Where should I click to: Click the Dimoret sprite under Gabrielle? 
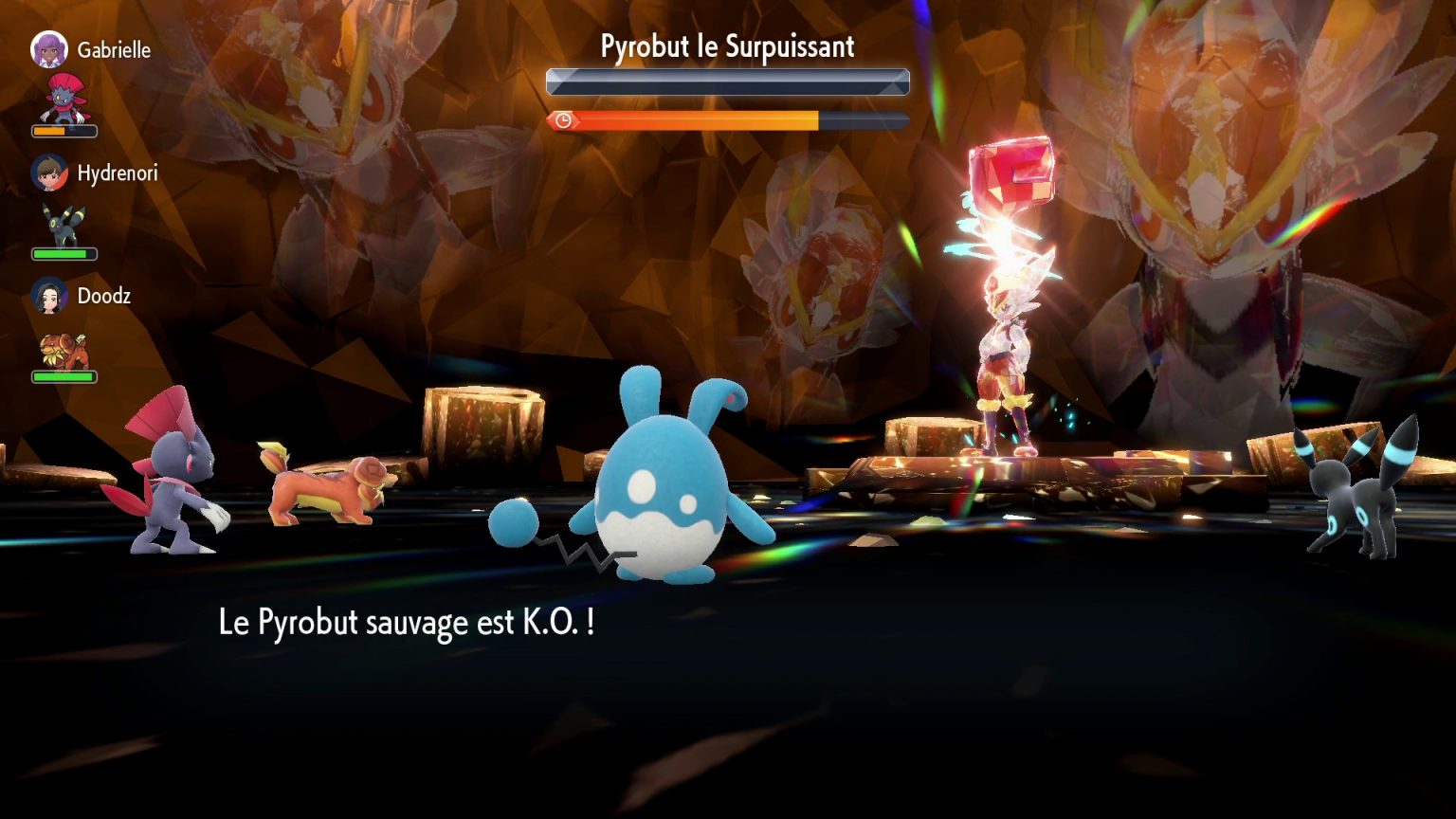[x=63, y=98]
